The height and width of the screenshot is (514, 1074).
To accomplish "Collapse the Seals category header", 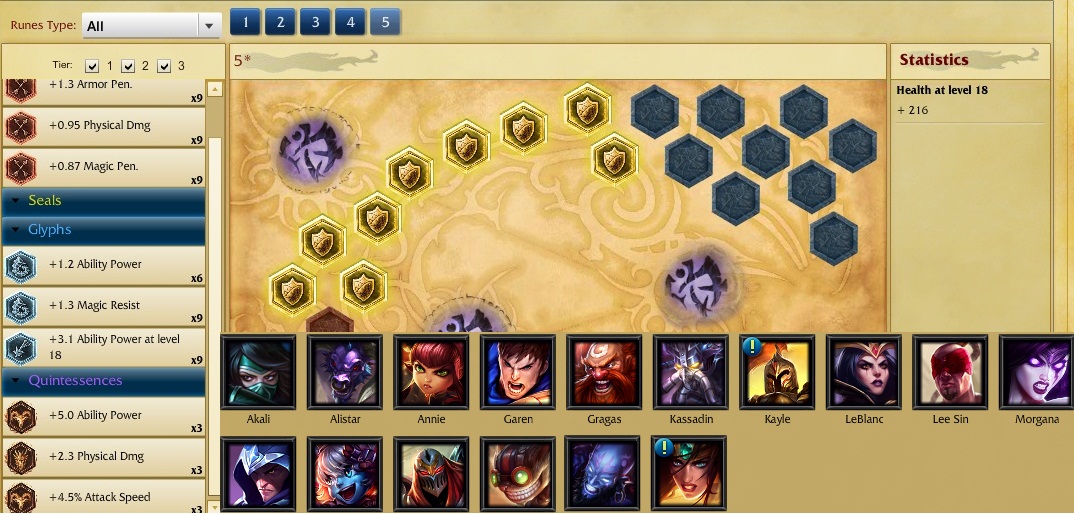I will coord(104,201).
